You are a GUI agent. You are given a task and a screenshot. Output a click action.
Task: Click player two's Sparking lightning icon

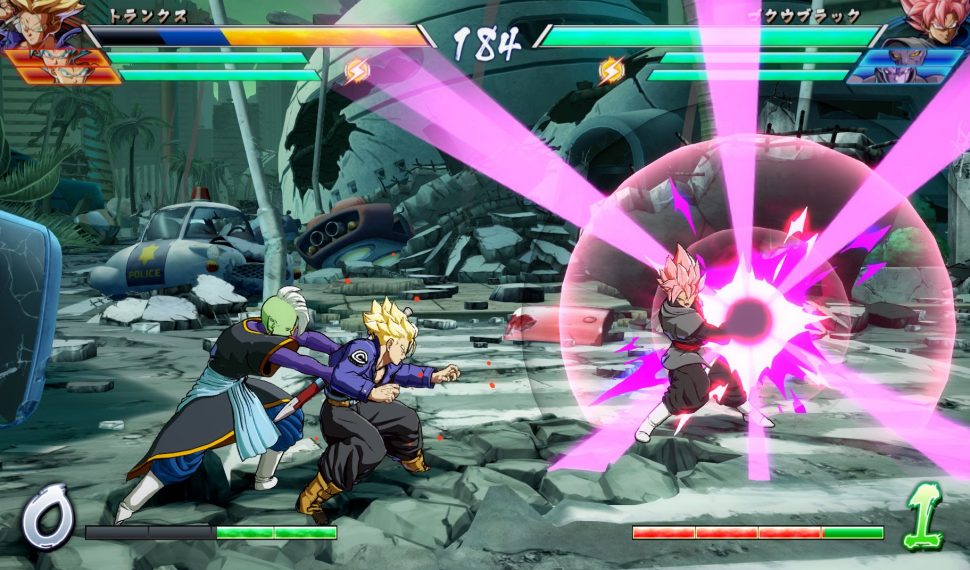point(611,70)
